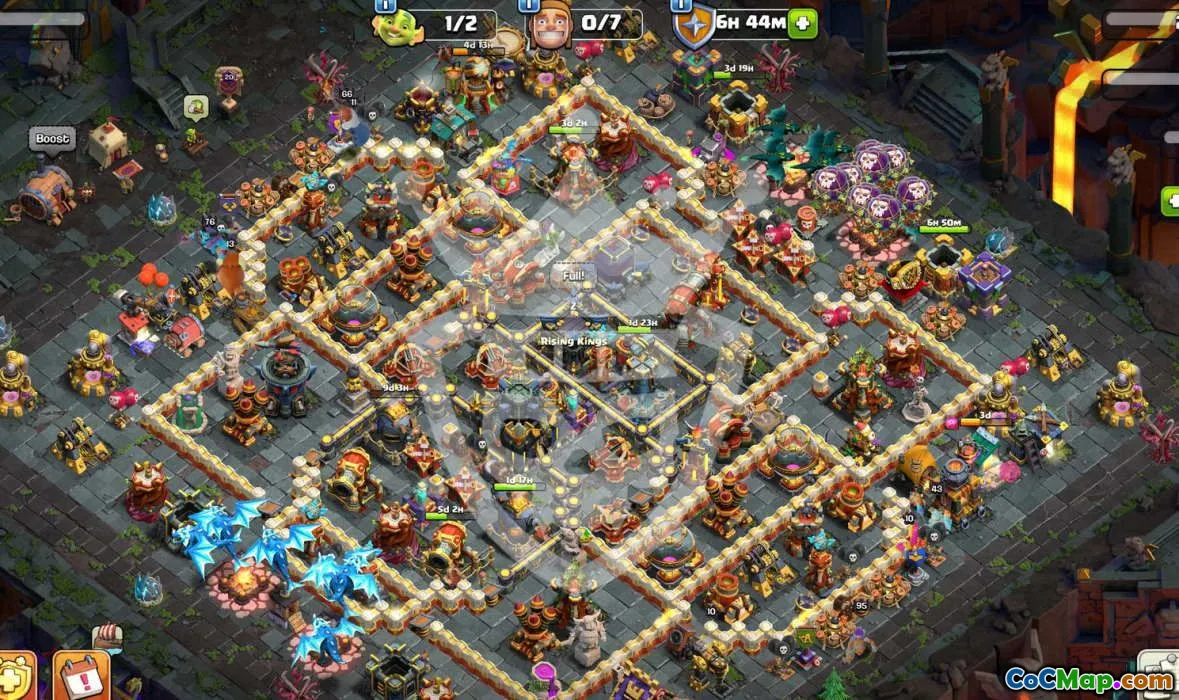Open the orange shield-plus button
Screen dimensions: 1179x700
pos(16,677)
